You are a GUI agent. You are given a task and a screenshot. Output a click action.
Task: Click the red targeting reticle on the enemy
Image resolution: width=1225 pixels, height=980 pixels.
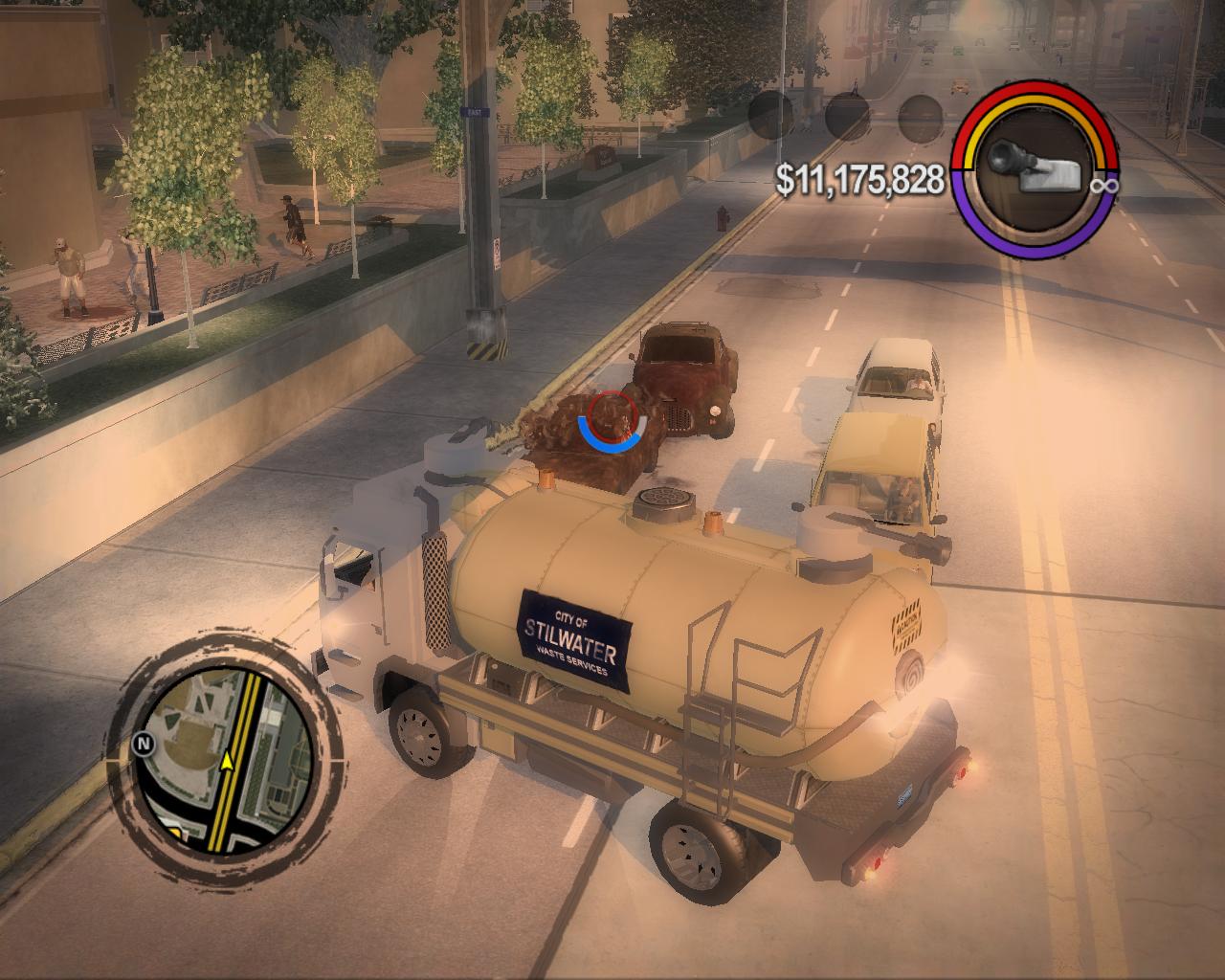[613, 415]
